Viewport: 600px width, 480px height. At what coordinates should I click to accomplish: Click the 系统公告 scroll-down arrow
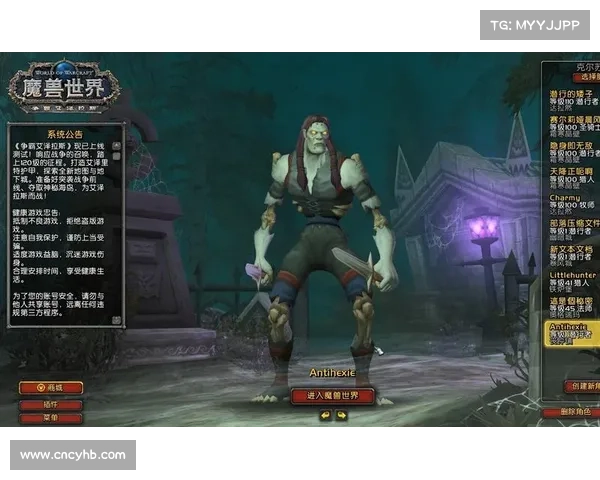(117, 321)
